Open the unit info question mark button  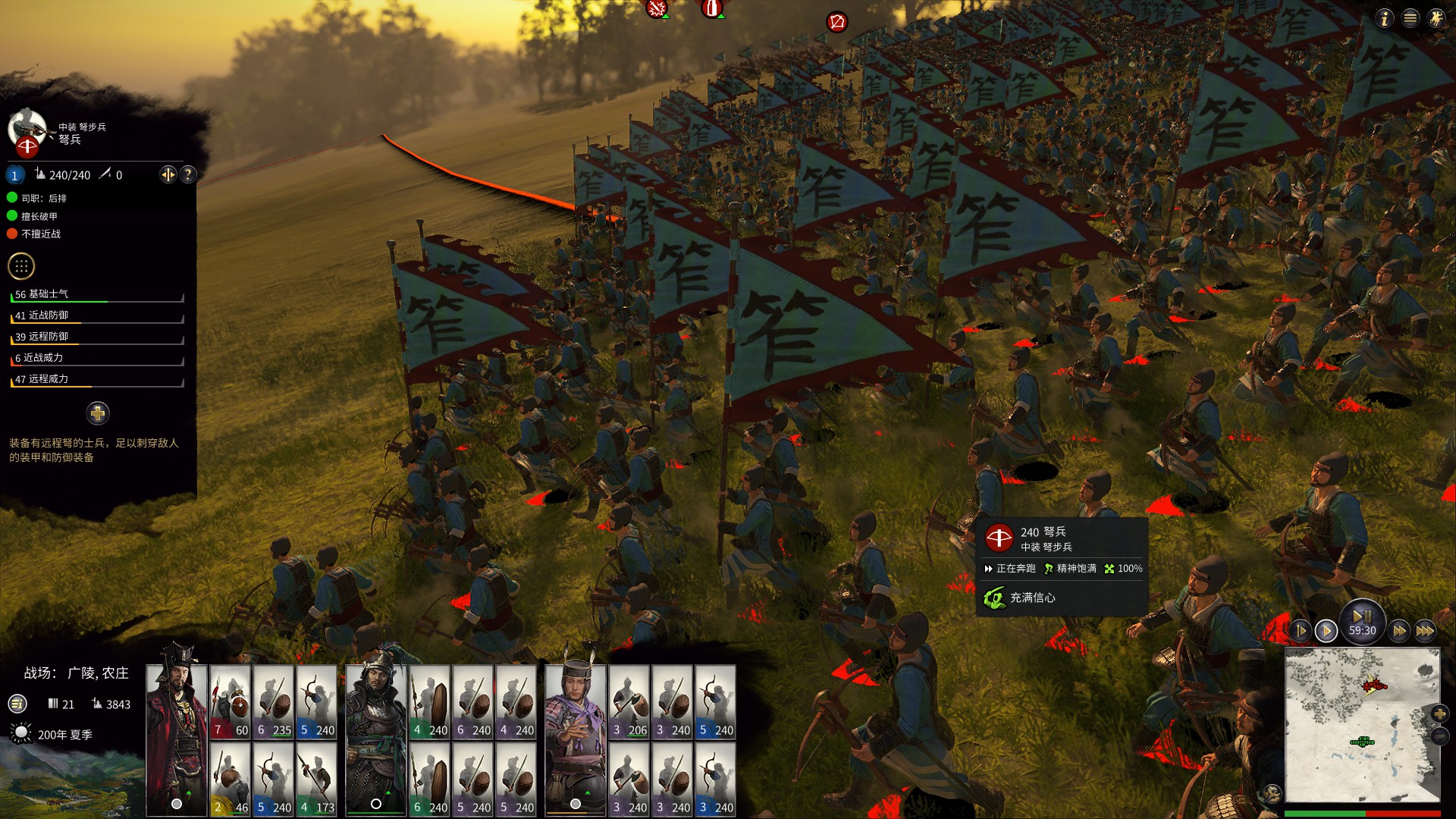click(x=187, y=175)
